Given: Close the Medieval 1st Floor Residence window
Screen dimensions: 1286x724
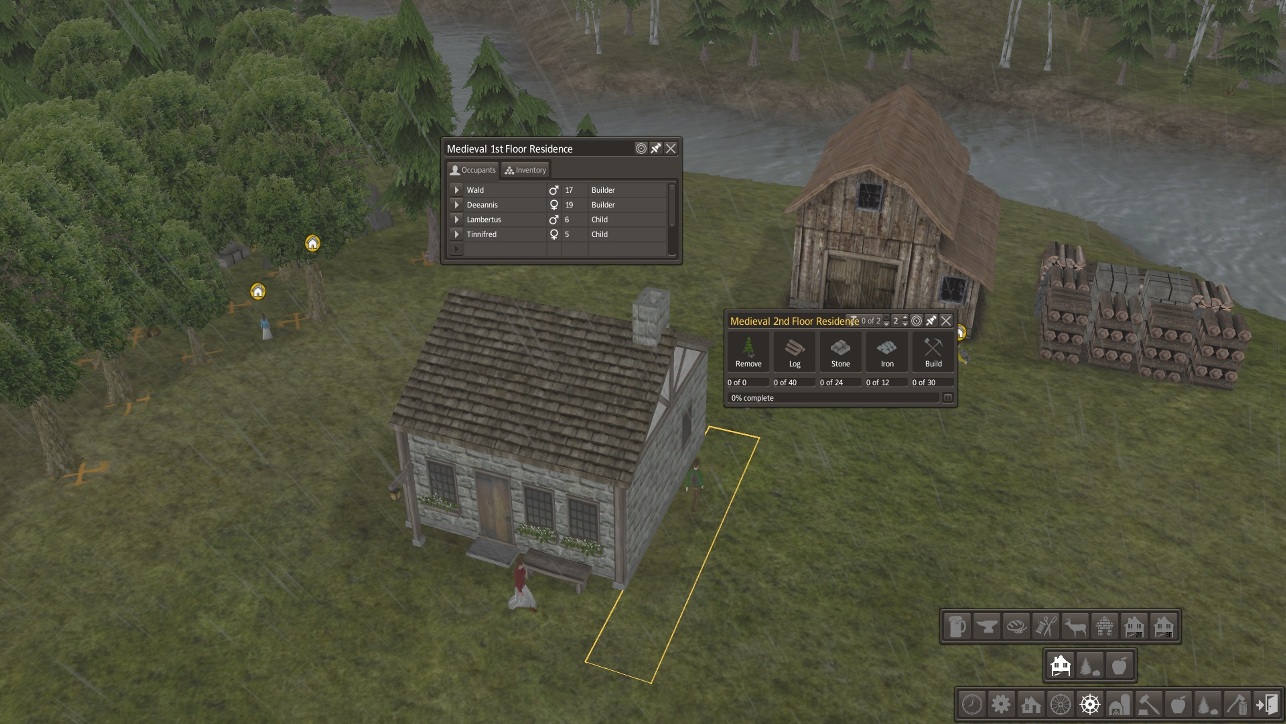Looking at the screenshot, I should pos(671,148).
